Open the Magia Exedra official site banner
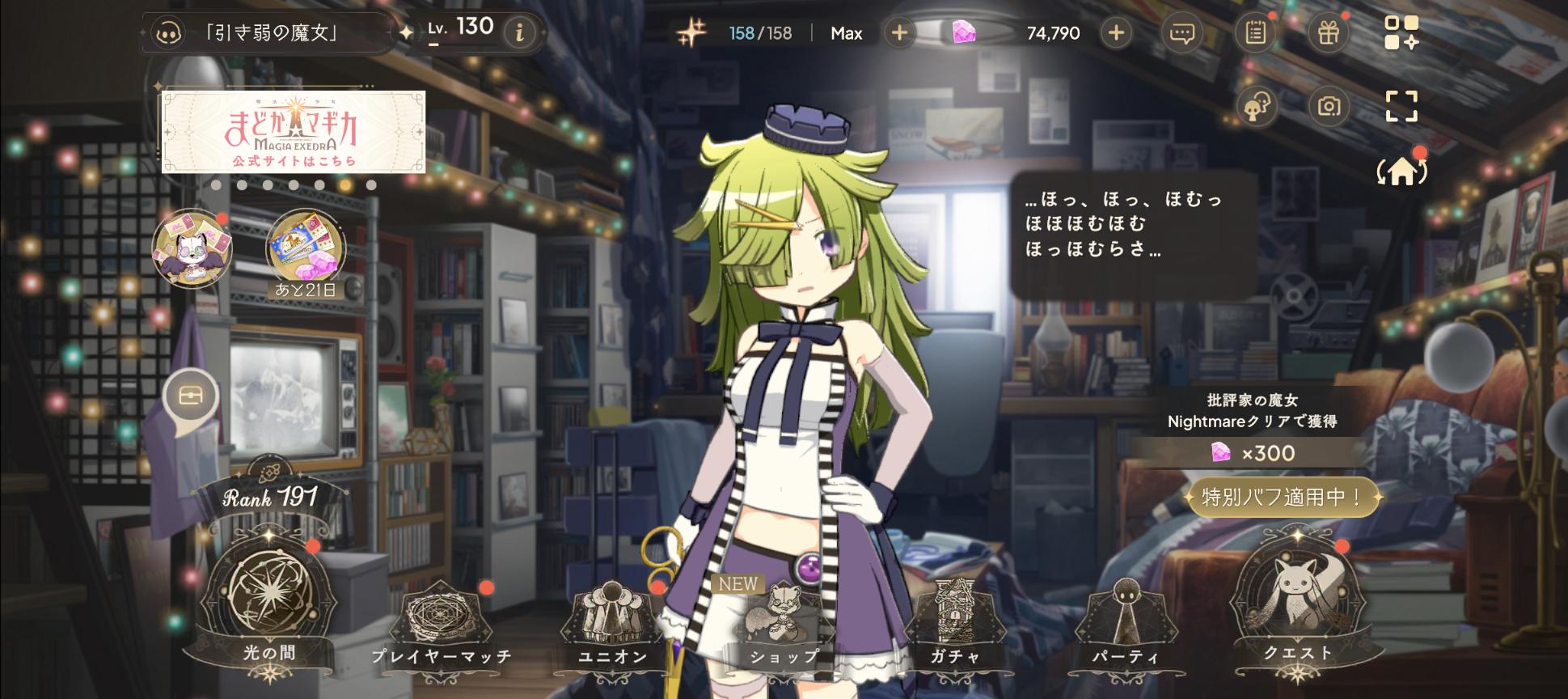 [x=294, y=132]
